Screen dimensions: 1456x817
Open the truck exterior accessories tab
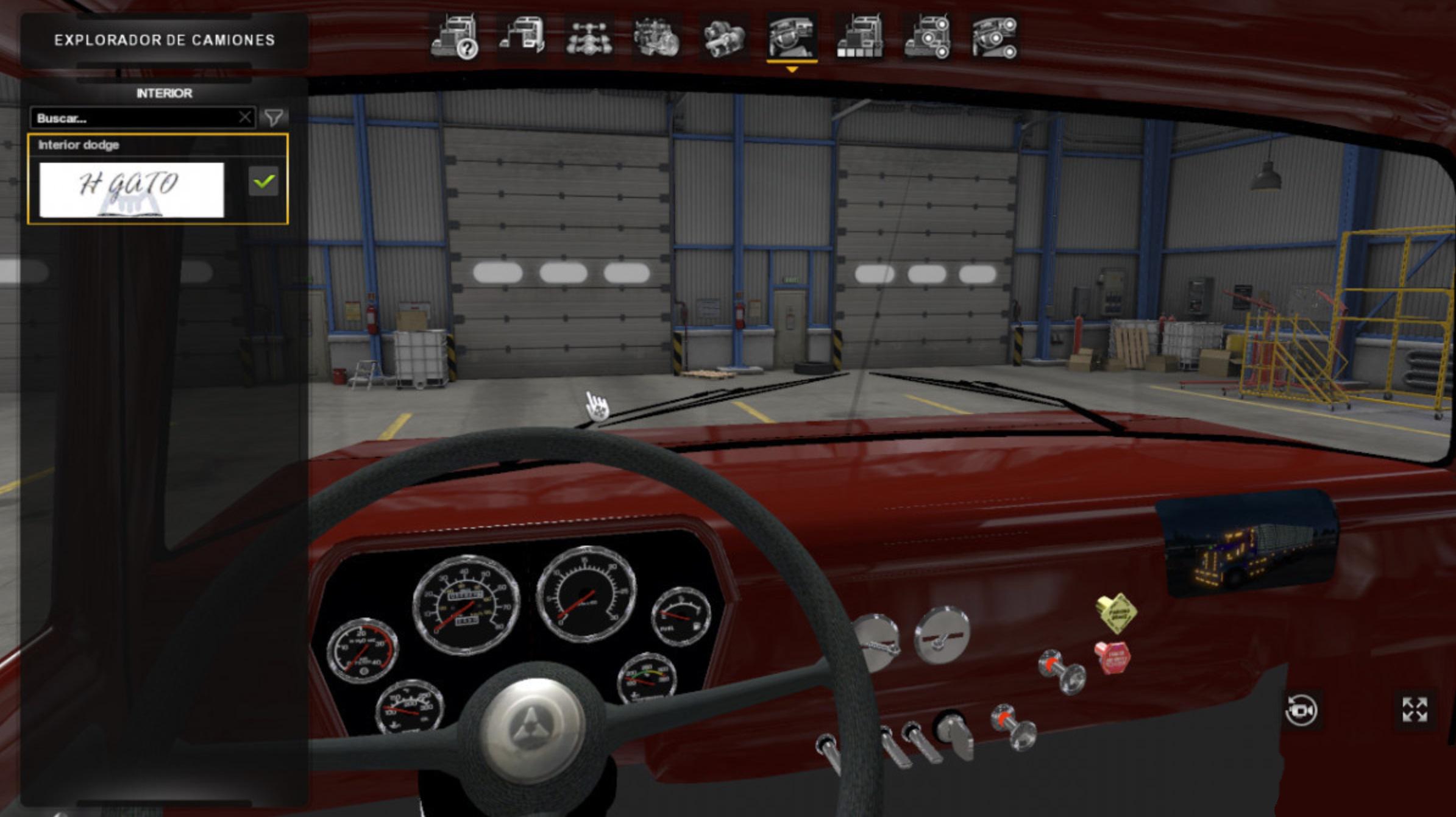tap(927, 38)
